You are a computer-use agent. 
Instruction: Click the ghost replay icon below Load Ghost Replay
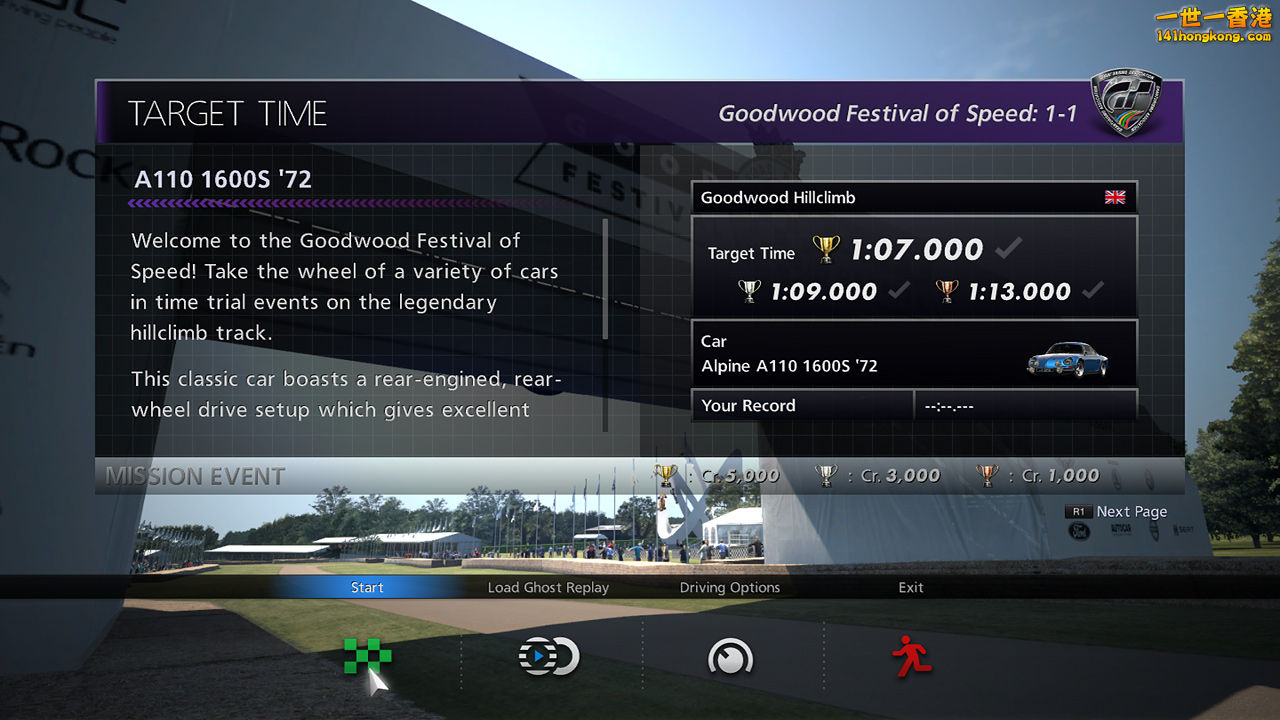point(548,656)
